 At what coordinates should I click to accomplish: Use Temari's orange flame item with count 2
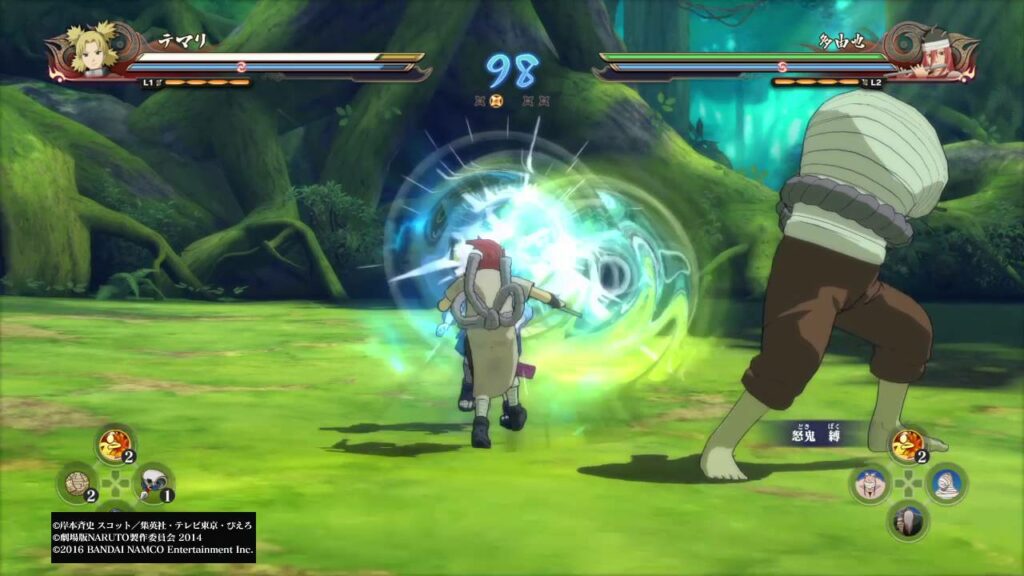coord(115,444)
